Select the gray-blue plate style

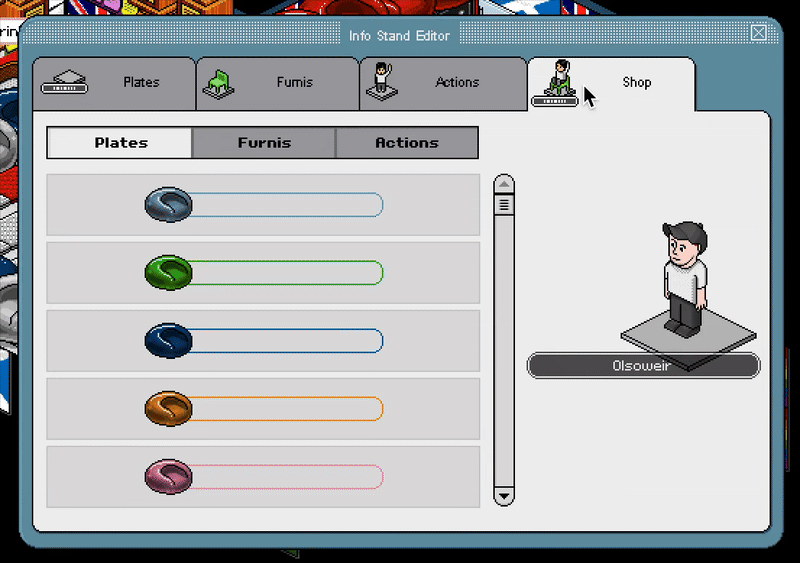click(263, 205)
